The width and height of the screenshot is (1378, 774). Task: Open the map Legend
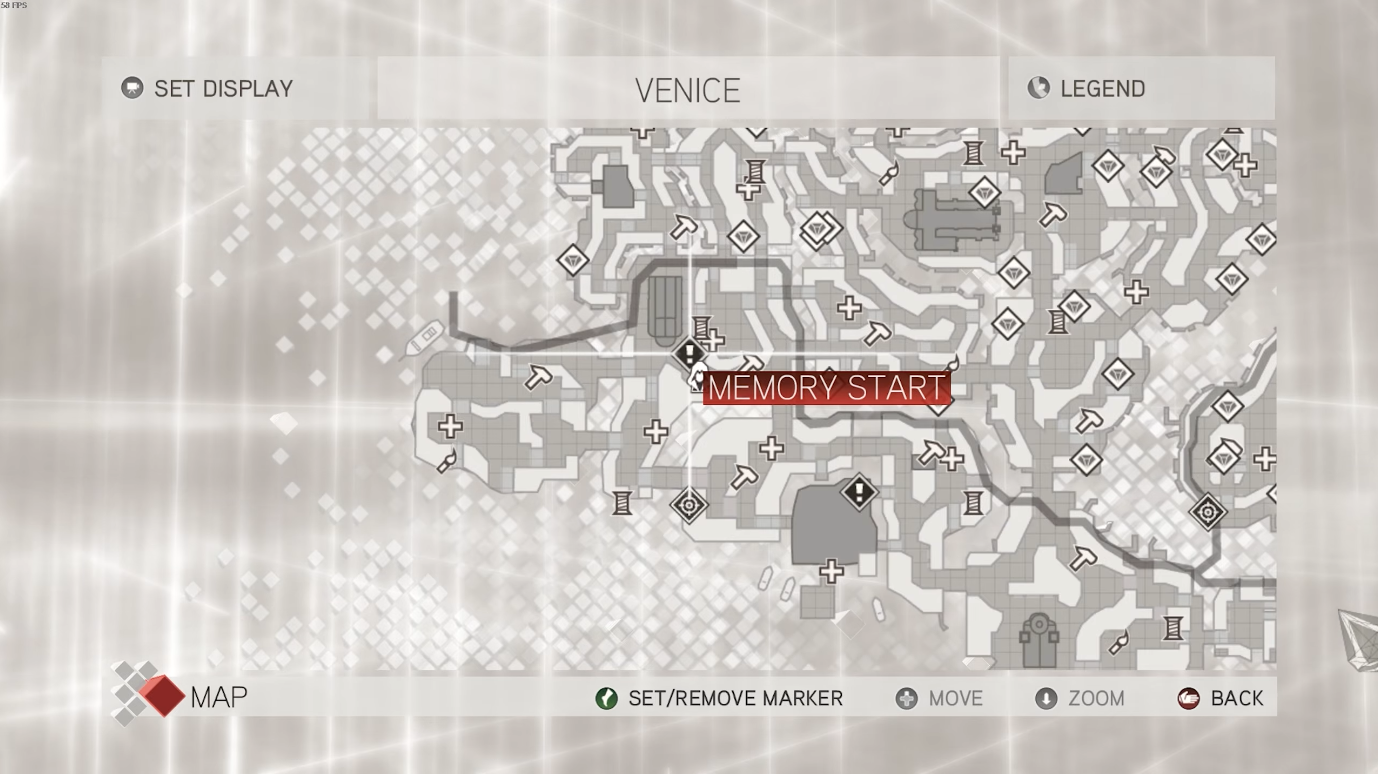(1087, 88)
